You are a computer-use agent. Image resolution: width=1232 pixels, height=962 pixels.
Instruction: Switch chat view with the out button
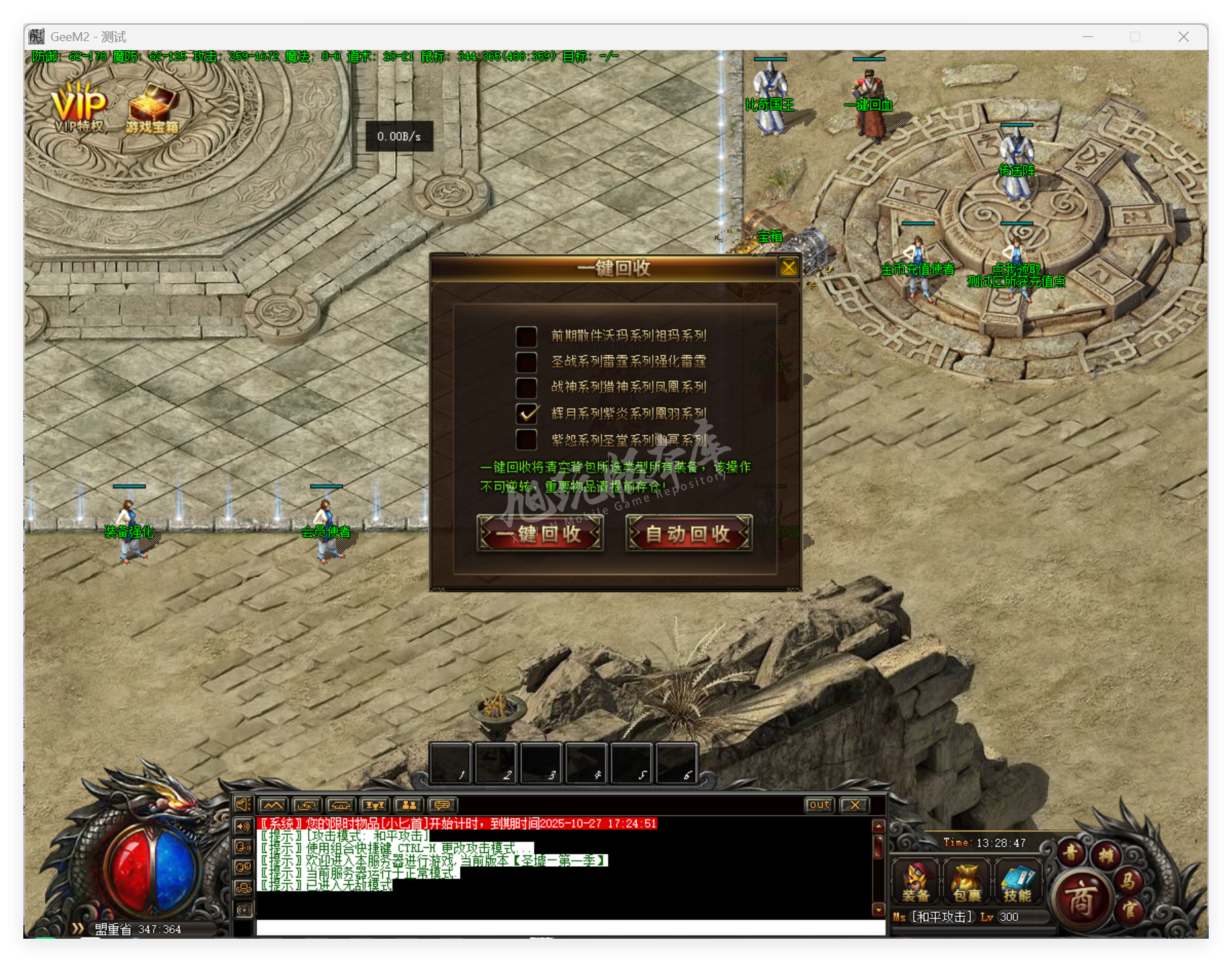click(x=819, y=805)
